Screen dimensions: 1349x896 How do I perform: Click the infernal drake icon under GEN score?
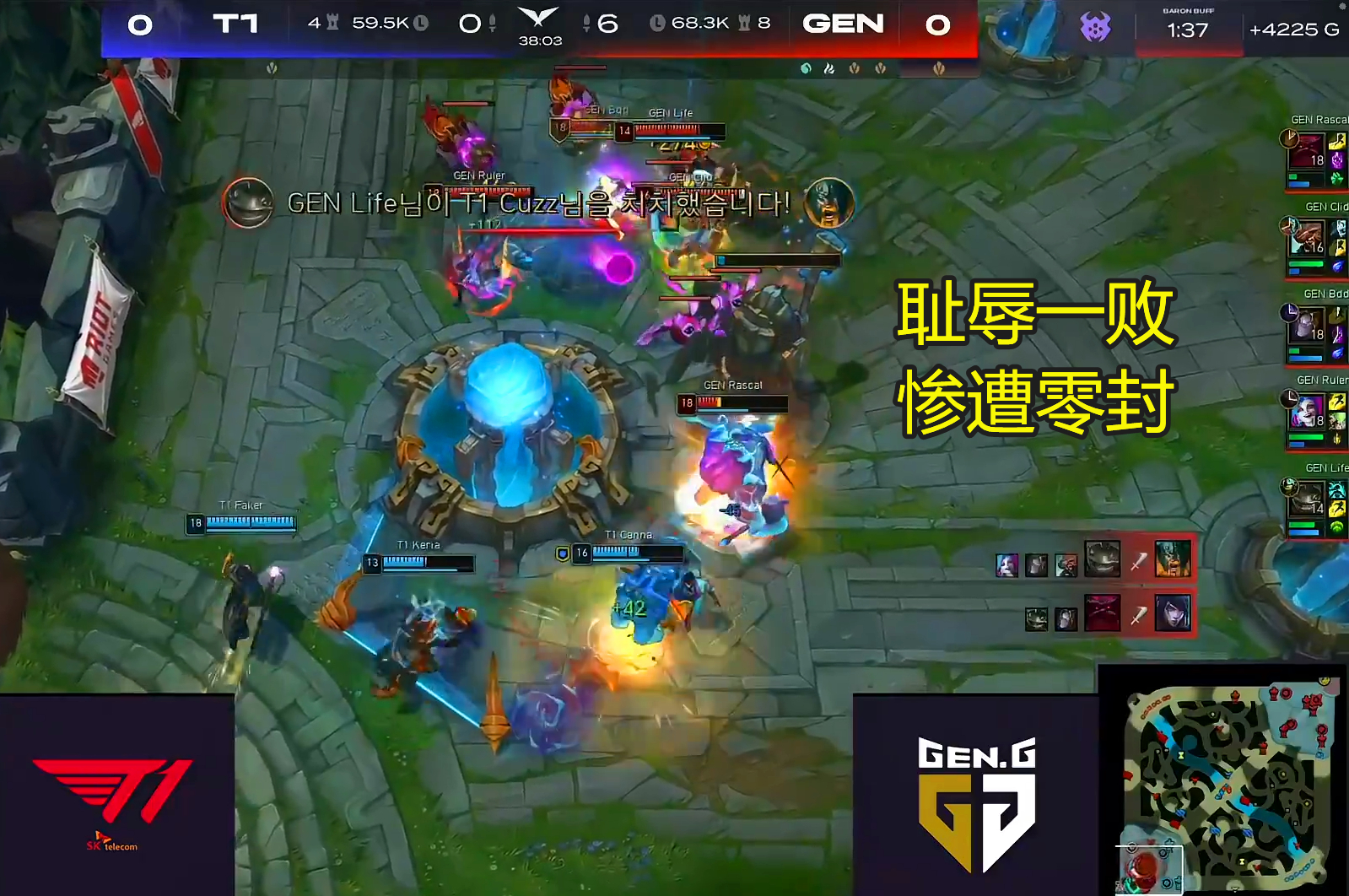pos(828,68)
